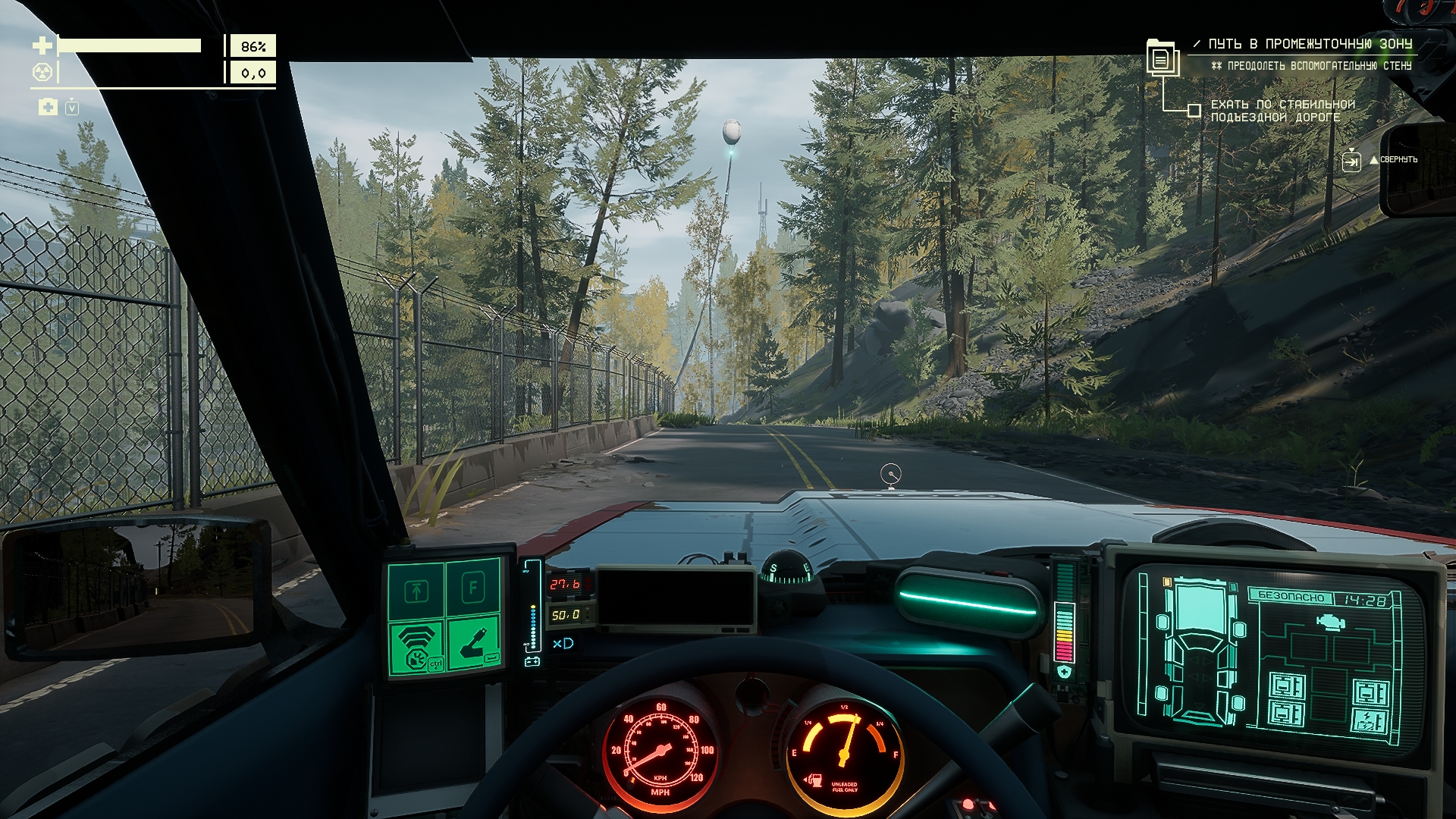1456x819 pixels.
Task: Select the up-arrow tile on green dash panel
Action: [x=416, y=590]
